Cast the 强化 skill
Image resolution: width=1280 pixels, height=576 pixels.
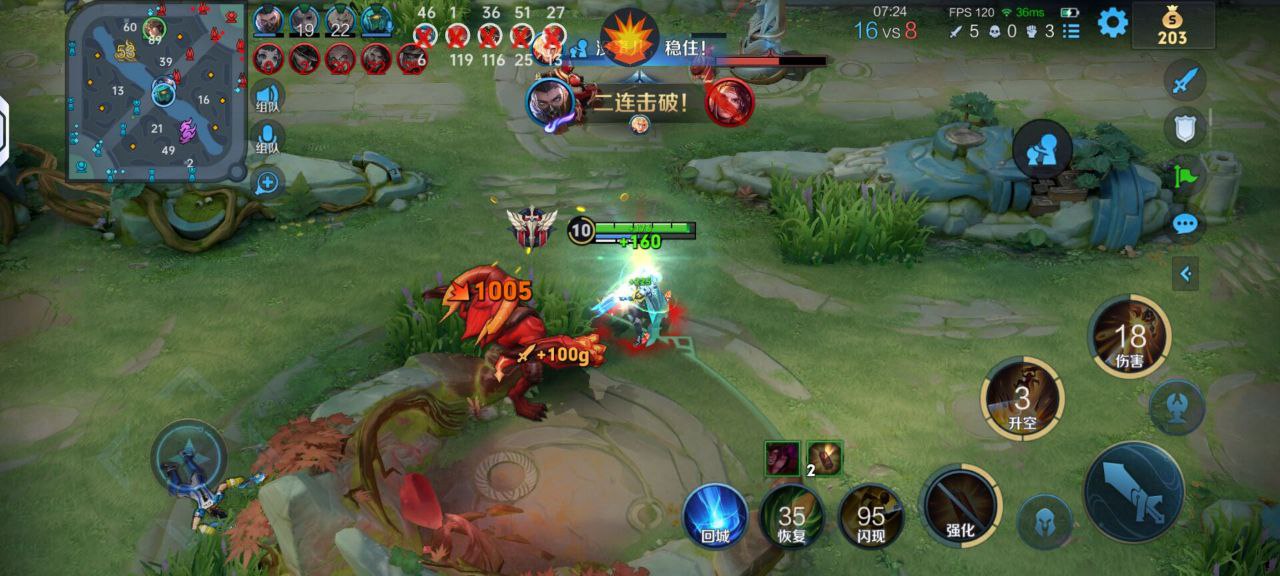click(x=960, y=506)
